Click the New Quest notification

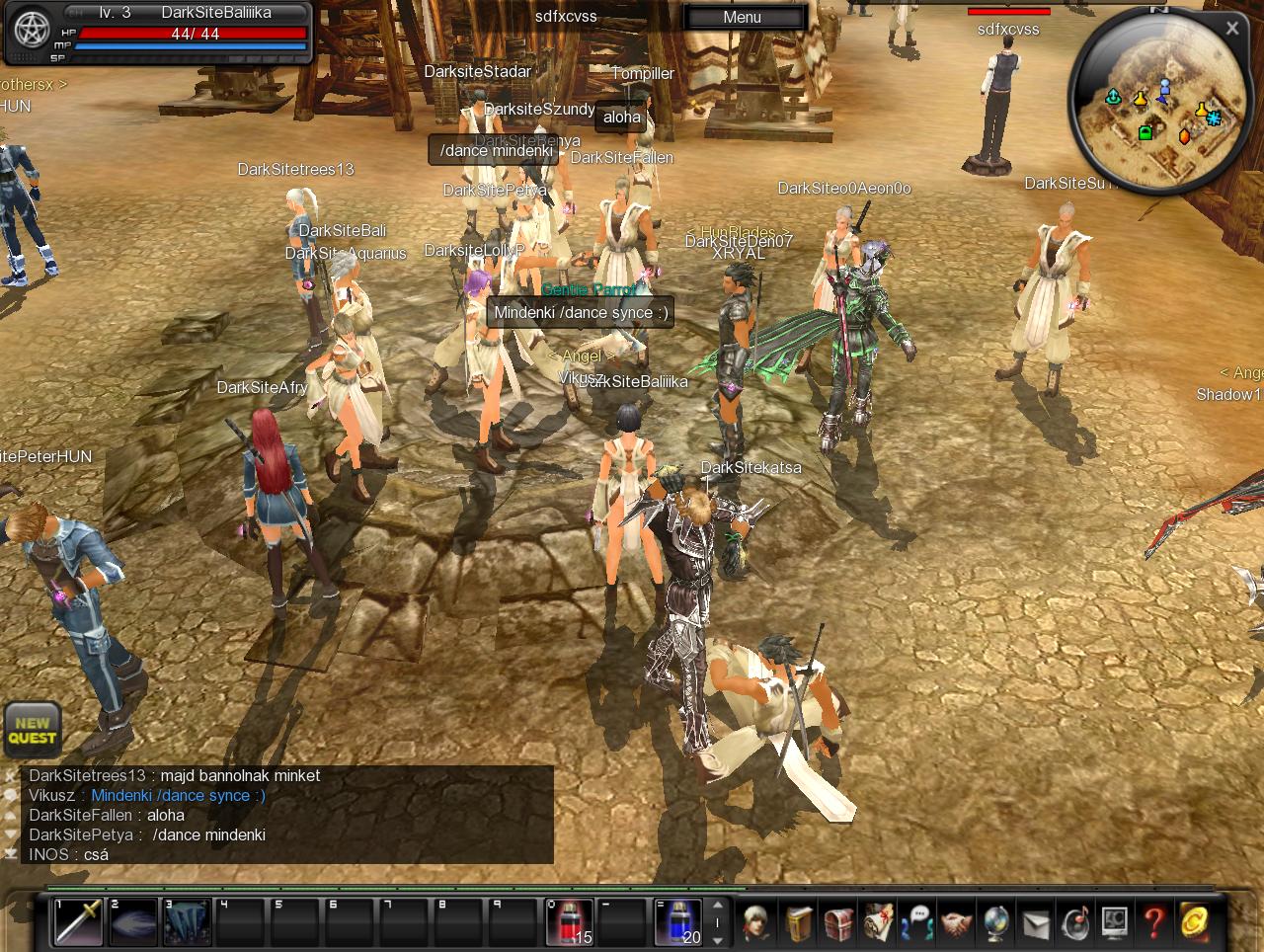coord(33,729)
